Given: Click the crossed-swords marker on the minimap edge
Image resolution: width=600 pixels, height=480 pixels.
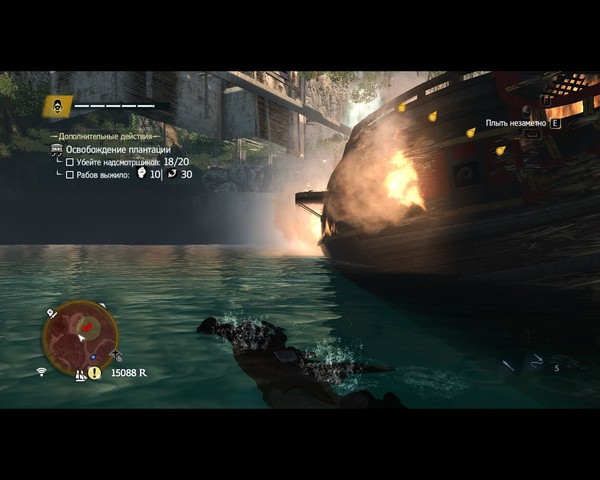Looking at the screenshot, I should pos(117,355).
